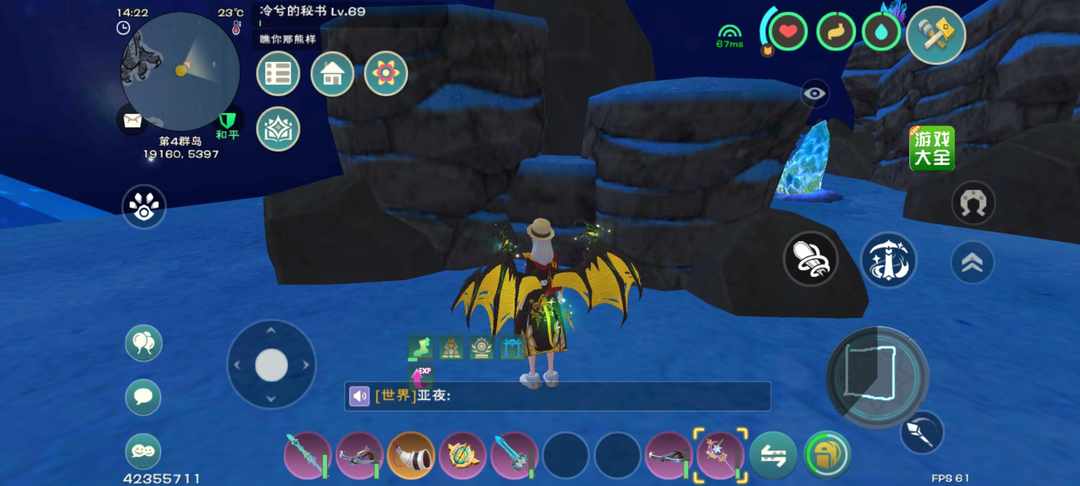This screenshot has width=1080, height=486.
Task: Tap the double-chevron jump button
Action: pyautogui.click(x=972, y=262)
